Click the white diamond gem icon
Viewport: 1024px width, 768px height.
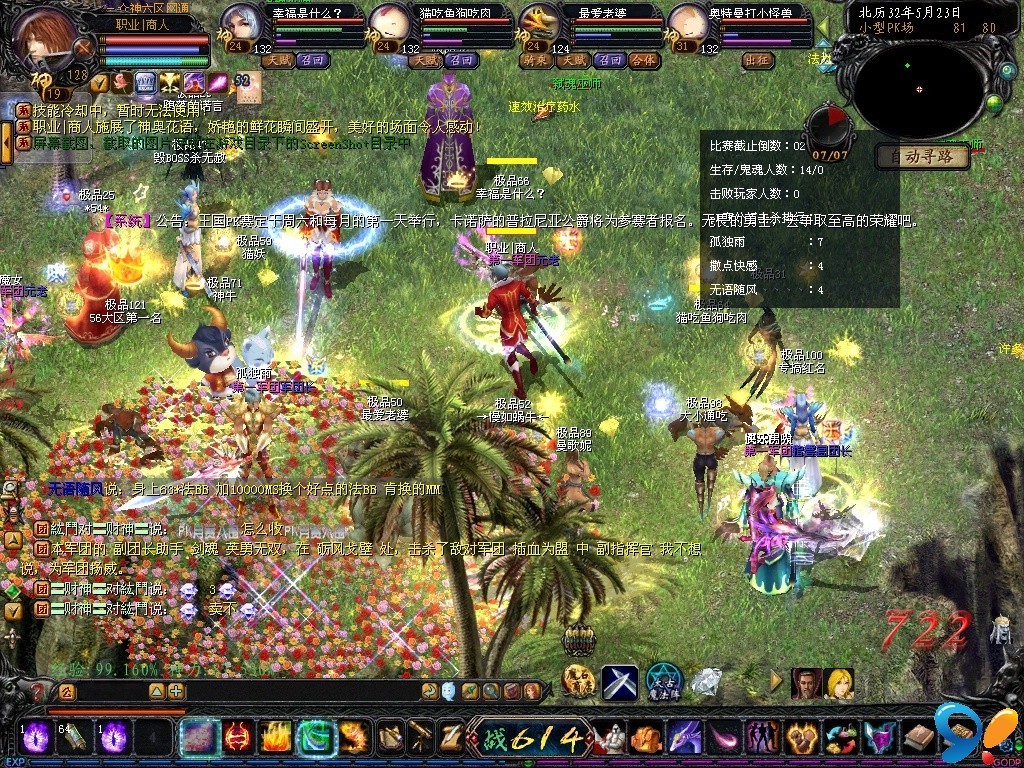707,683
